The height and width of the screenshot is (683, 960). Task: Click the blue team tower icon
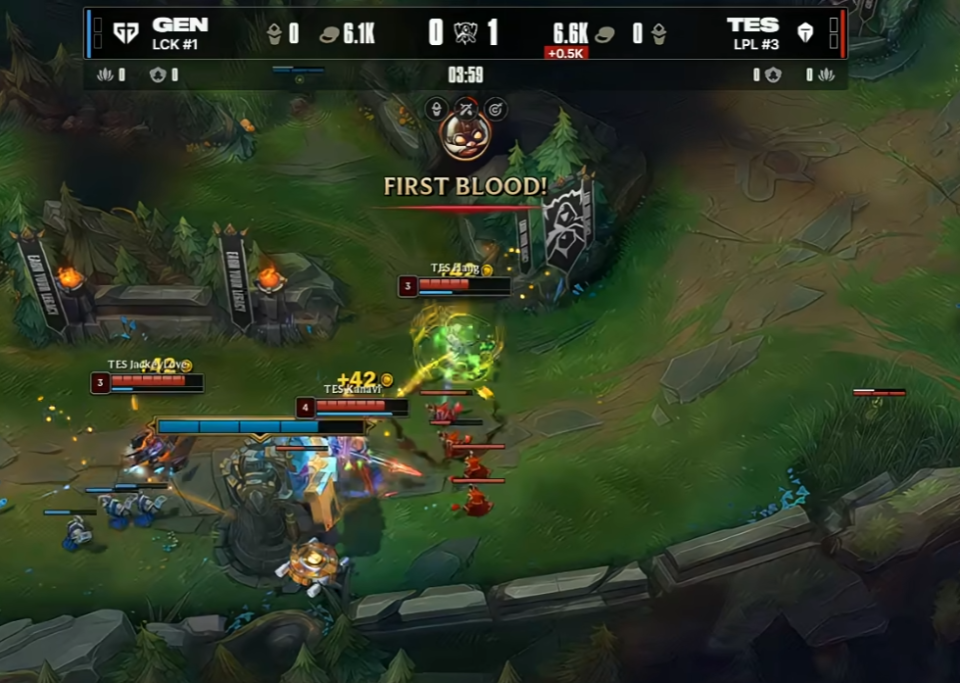[274, 35]
